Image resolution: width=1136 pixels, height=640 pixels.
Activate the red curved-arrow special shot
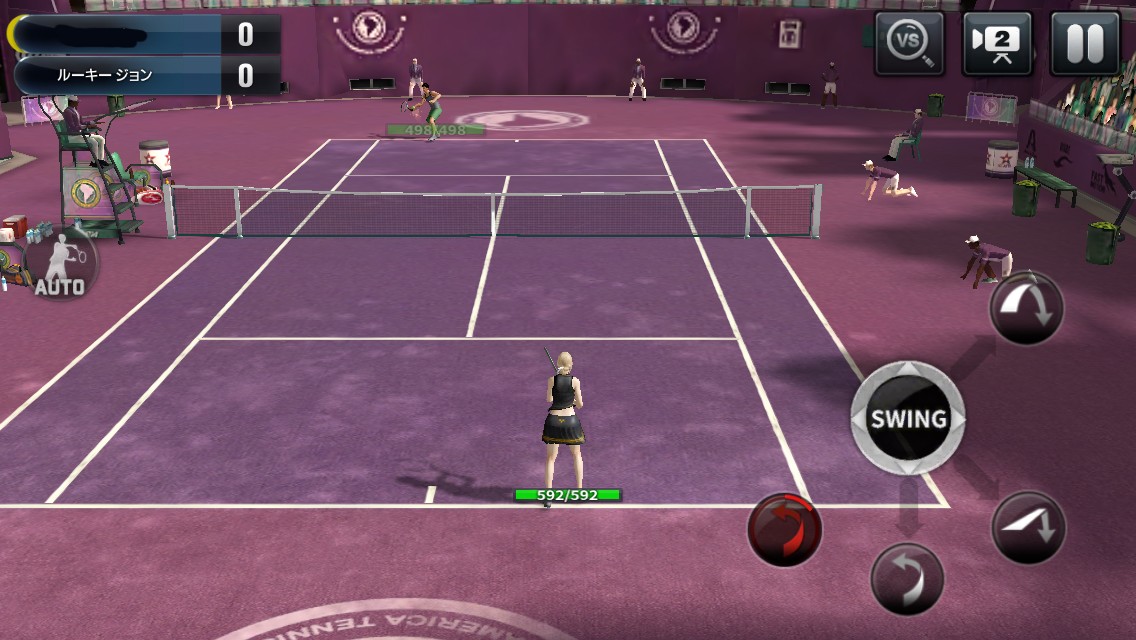785,529
